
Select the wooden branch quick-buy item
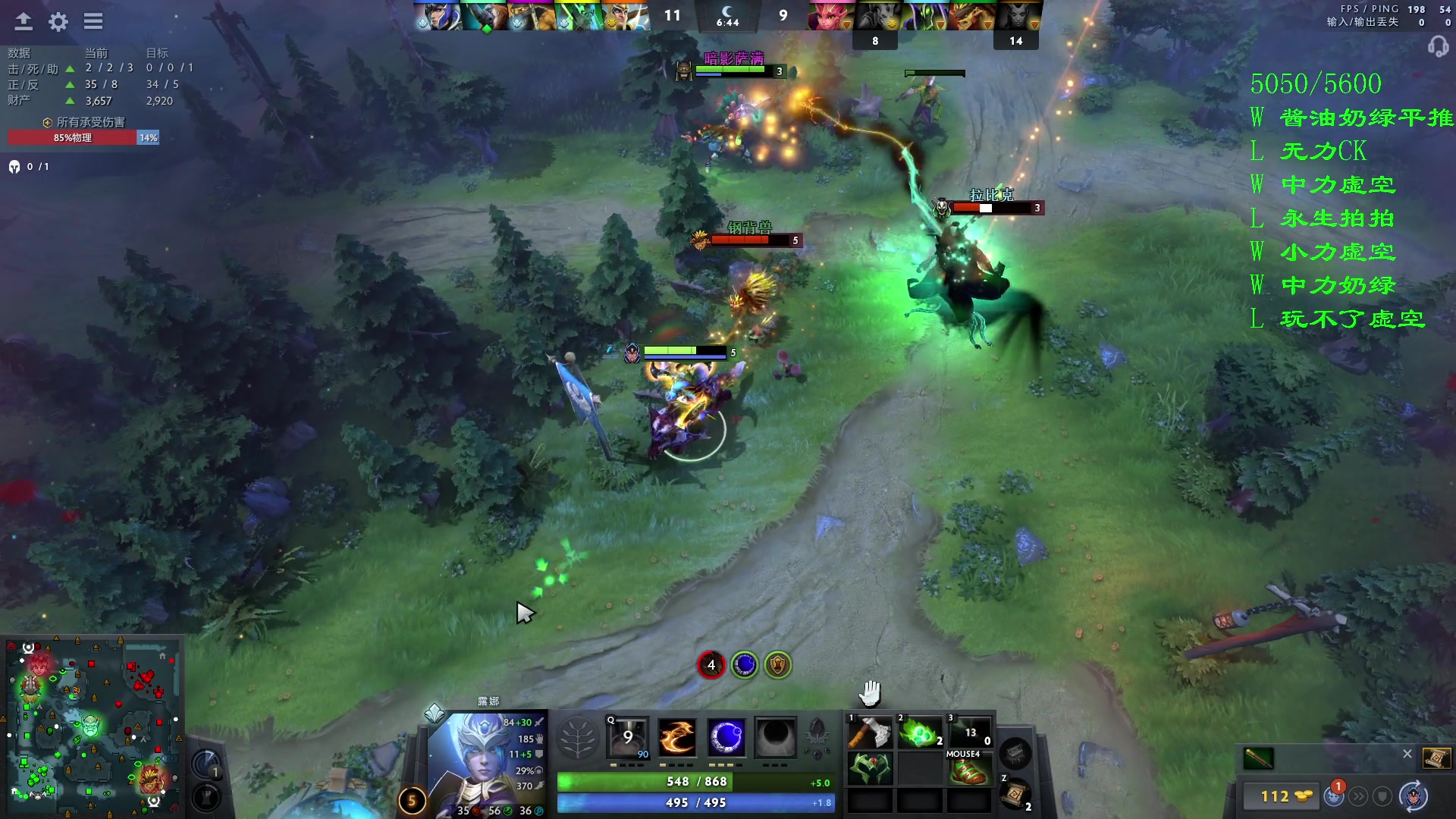1259,758
